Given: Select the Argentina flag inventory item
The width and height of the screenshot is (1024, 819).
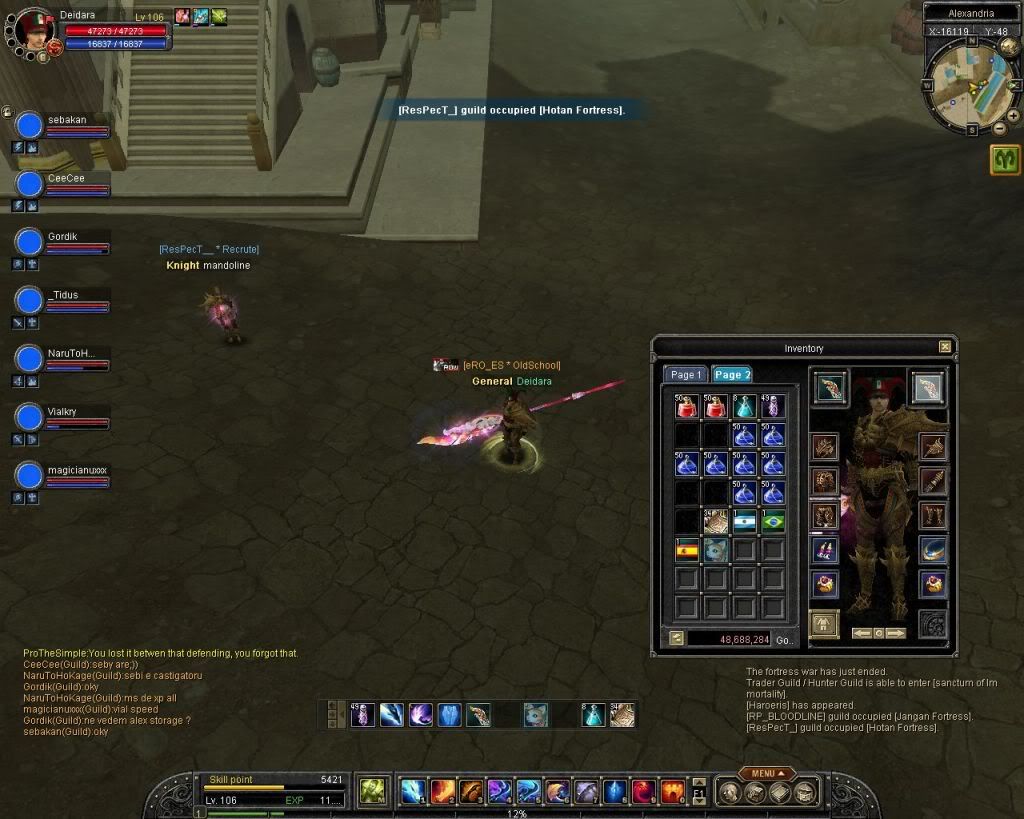Looking at the screenshot, I should pos(744,520).
